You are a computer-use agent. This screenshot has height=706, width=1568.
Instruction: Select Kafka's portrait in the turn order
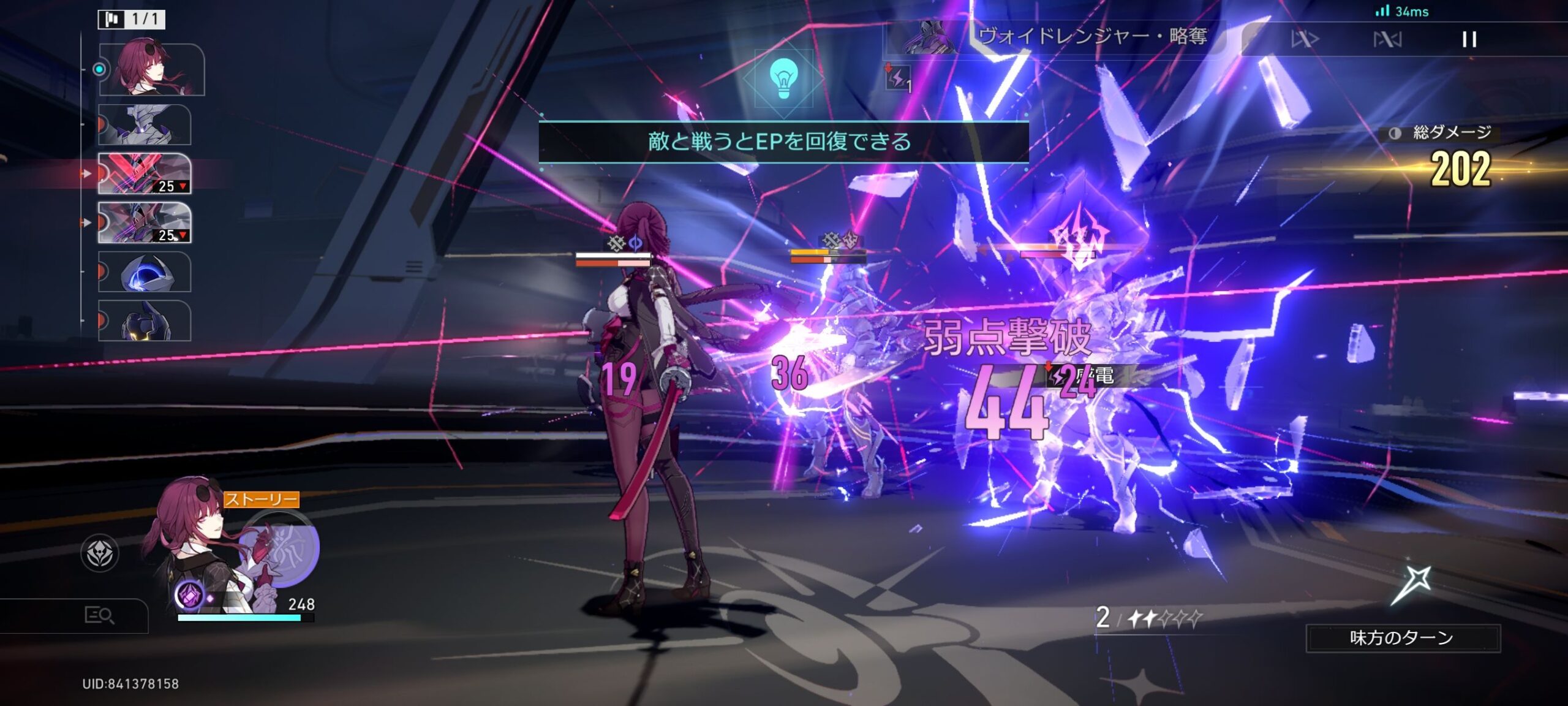click(x=151, y=69)
